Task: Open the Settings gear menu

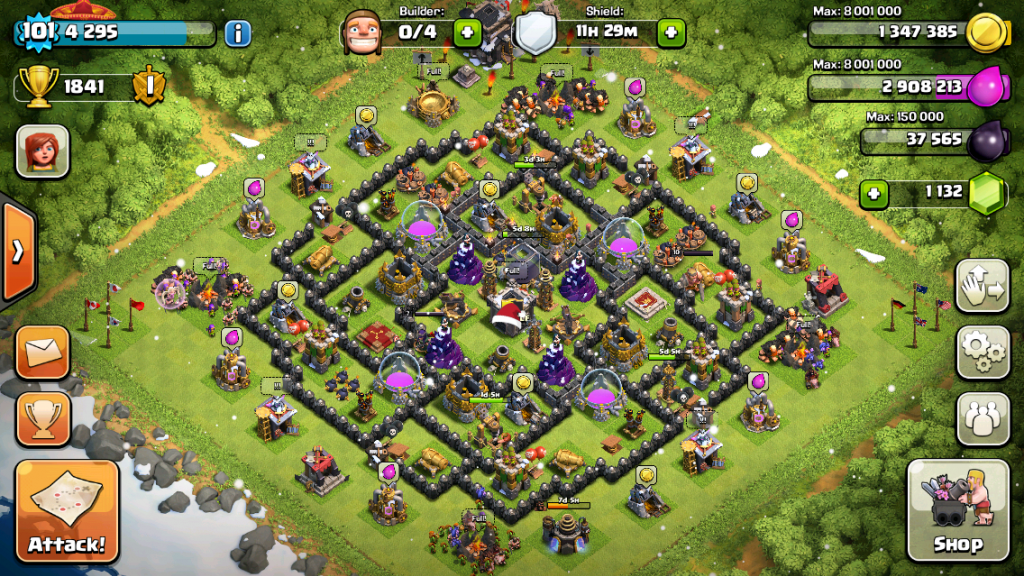Action: tap(982, 352)
